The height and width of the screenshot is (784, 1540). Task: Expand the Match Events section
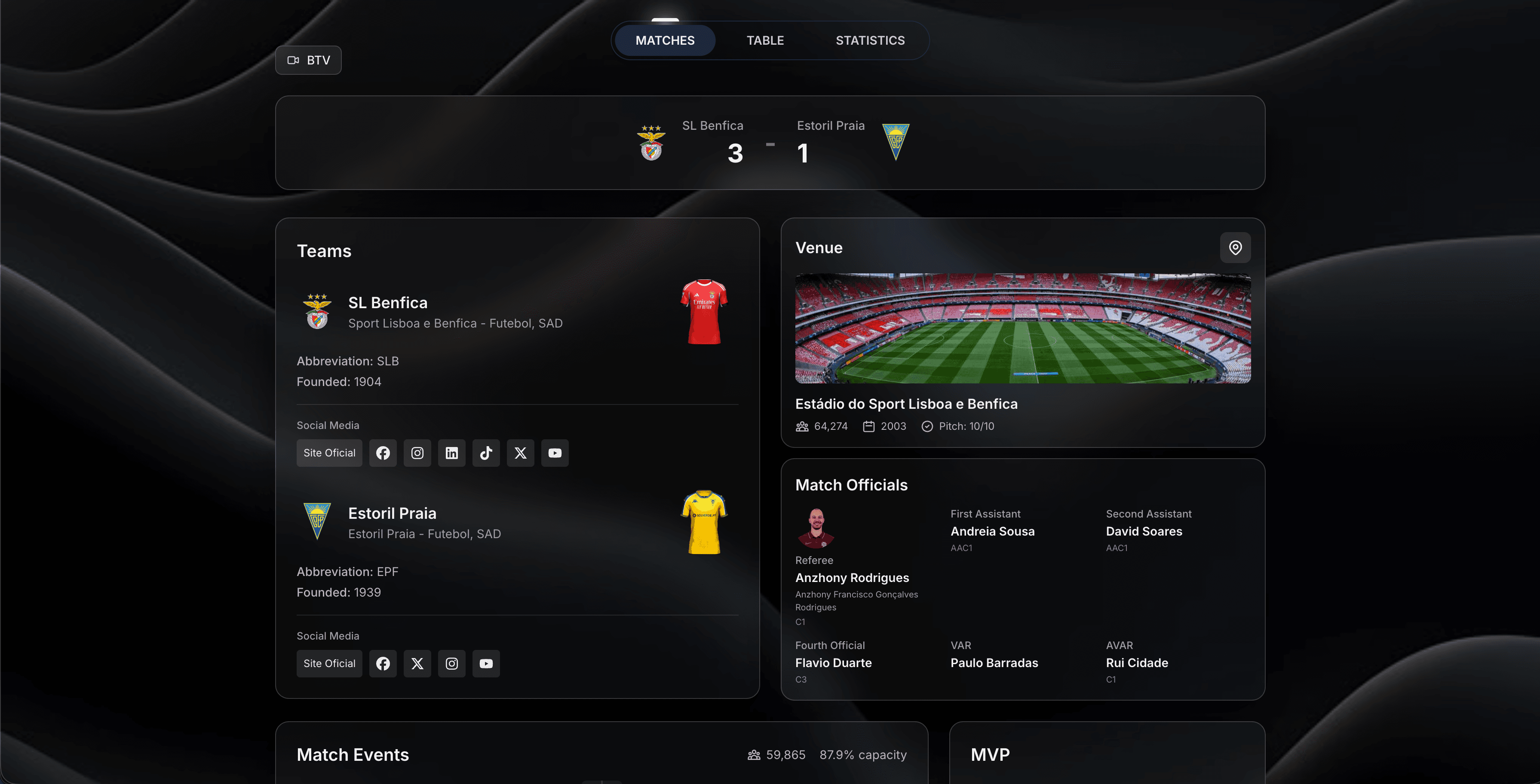tap(352, 754)
